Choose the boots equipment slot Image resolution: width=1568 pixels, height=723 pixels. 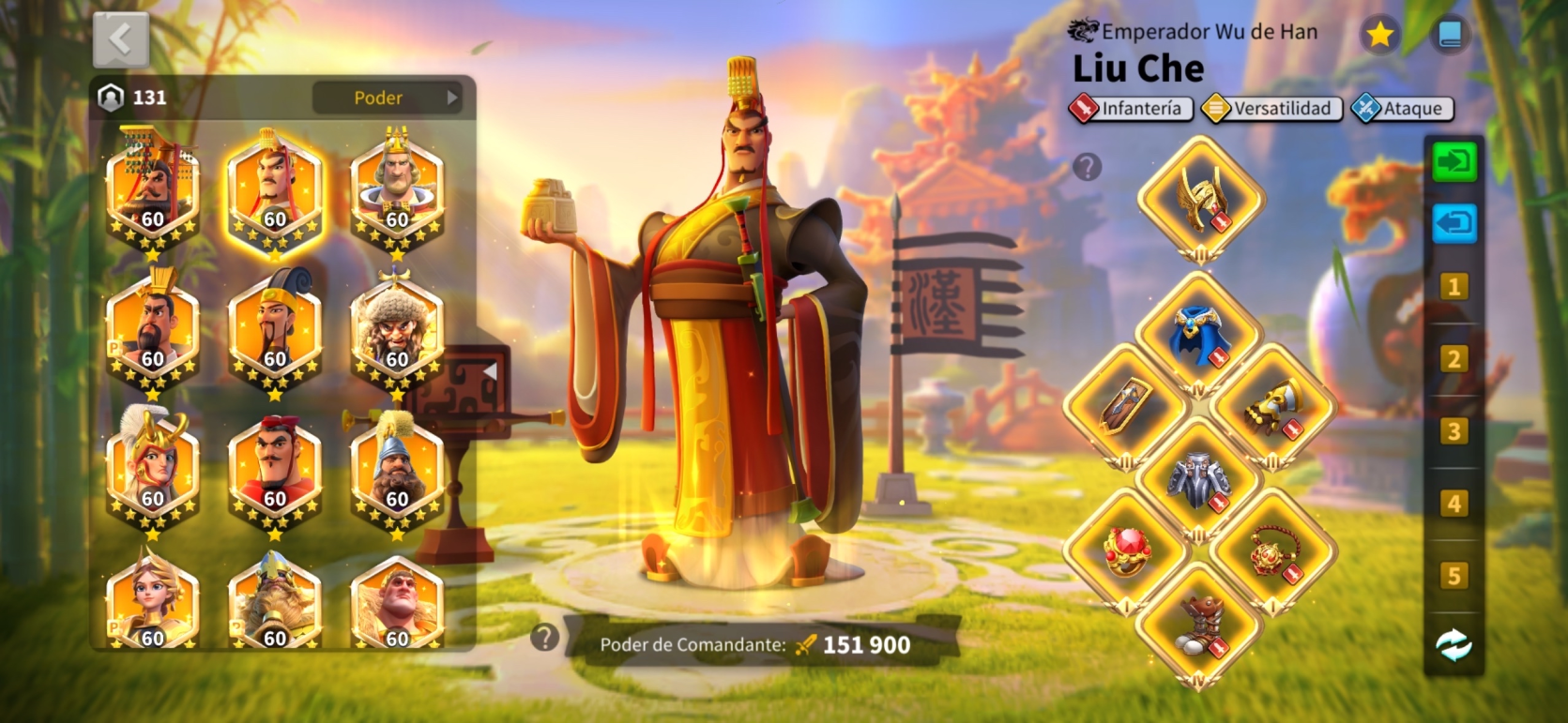pos(1198,625)
